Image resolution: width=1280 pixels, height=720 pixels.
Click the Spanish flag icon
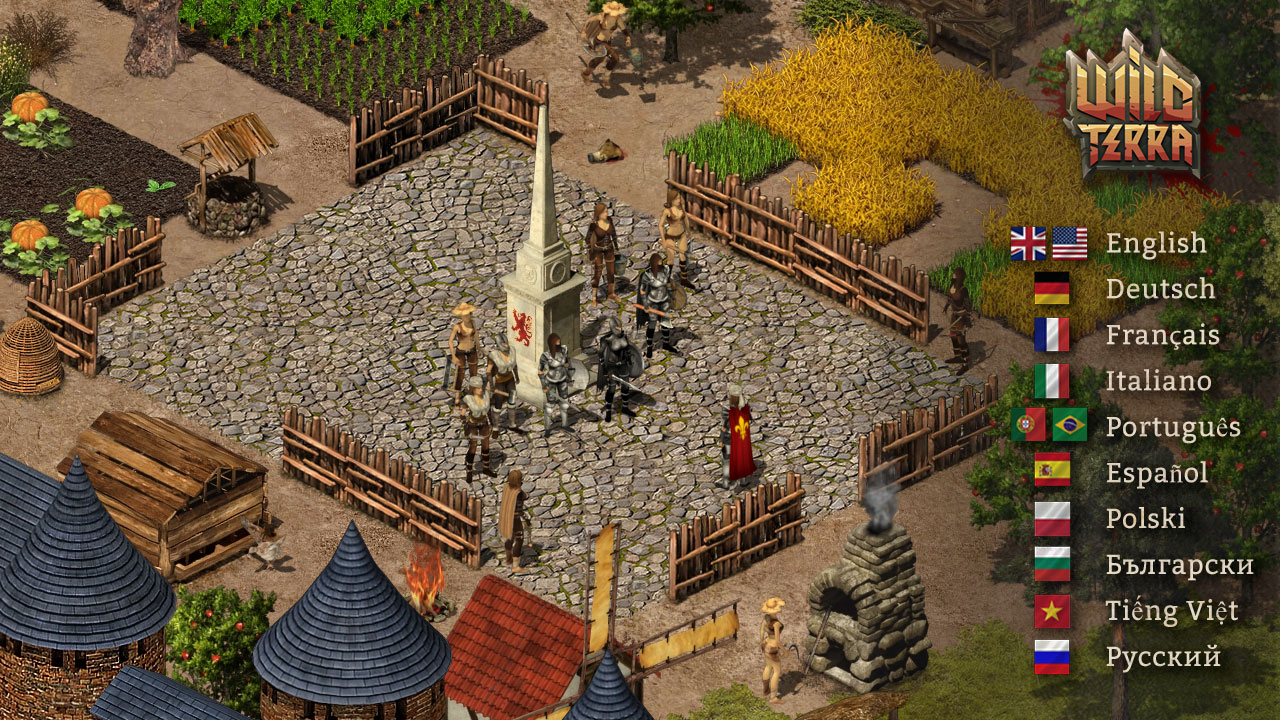[1052, 470]
